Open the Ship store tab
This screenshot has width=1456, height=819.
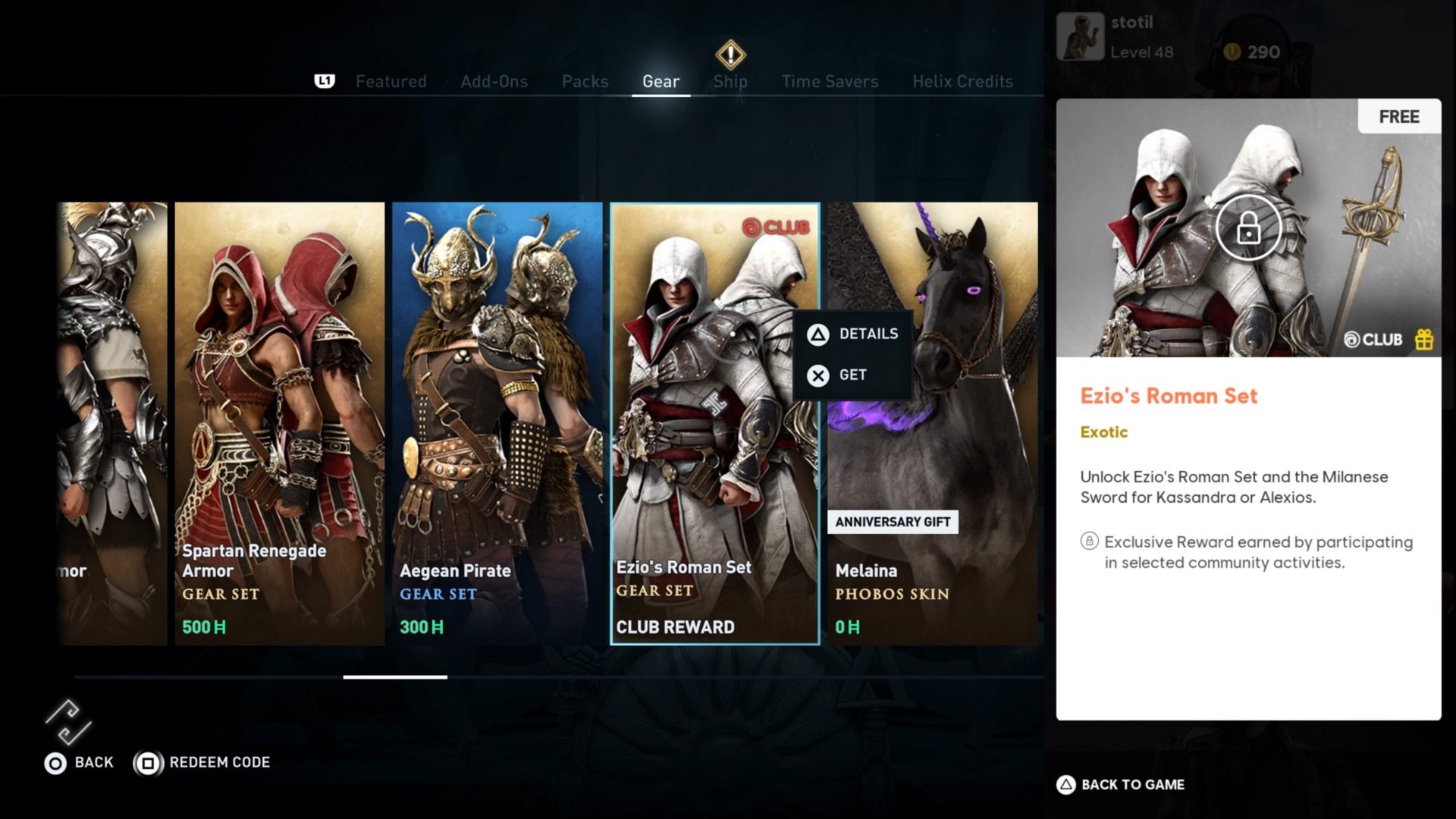pyautogui.click(x=730, y=81)
